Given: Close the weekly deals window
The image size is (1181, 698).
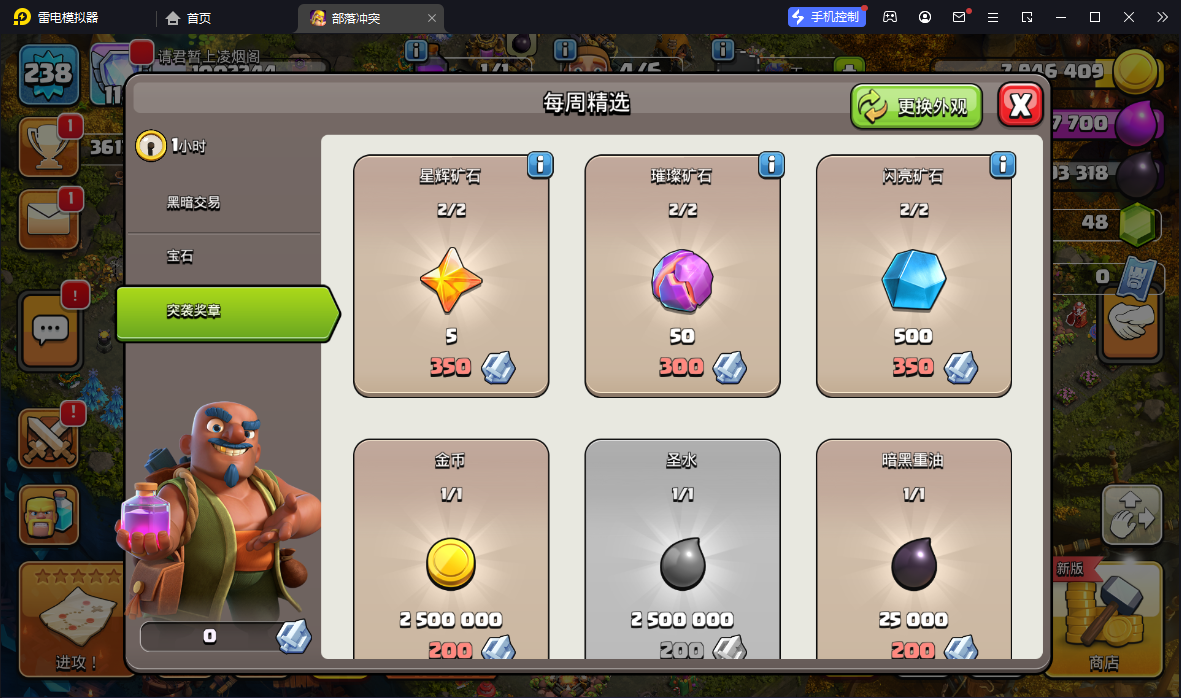Looking at the screenshot, I should pyautogui.click(x=1020, y=105).
